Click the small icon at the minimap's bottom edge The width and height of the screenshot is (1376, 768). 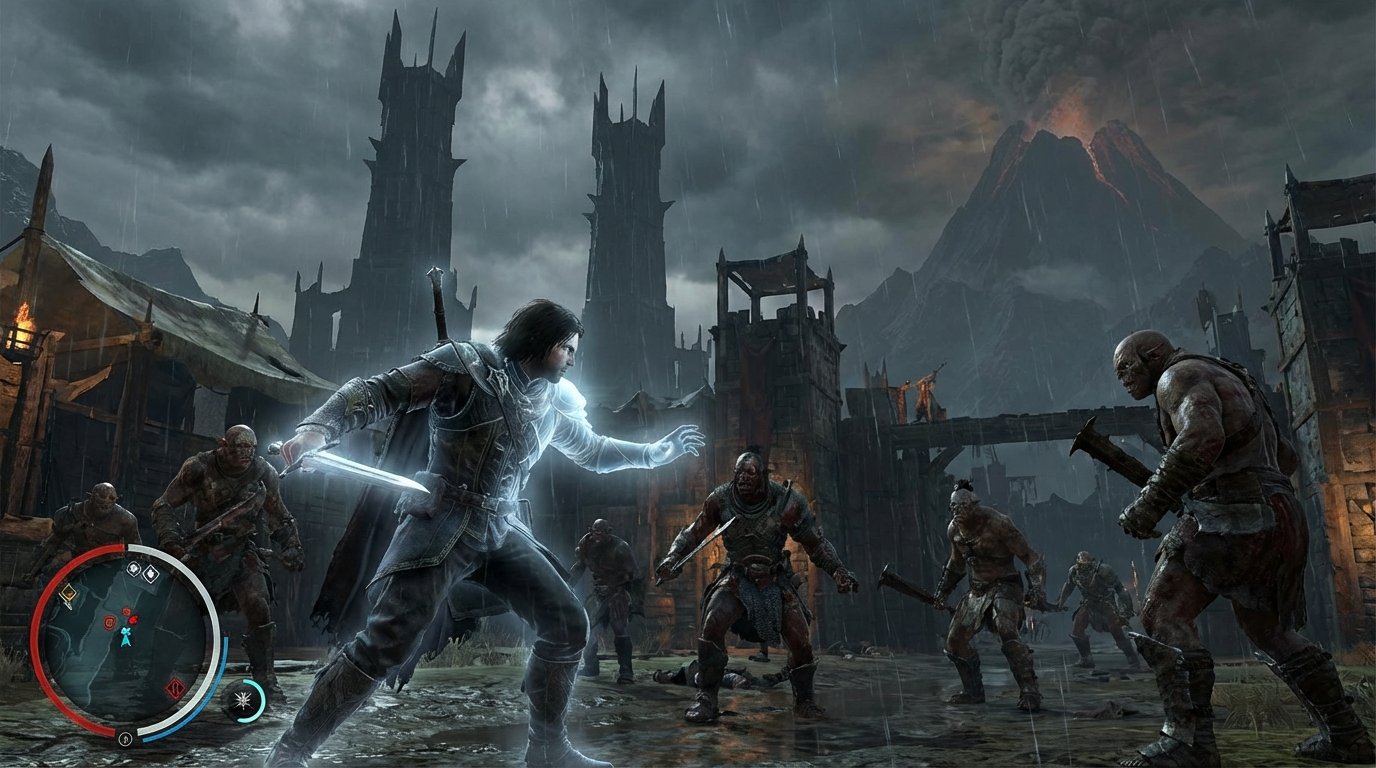(x=125, y=739)
